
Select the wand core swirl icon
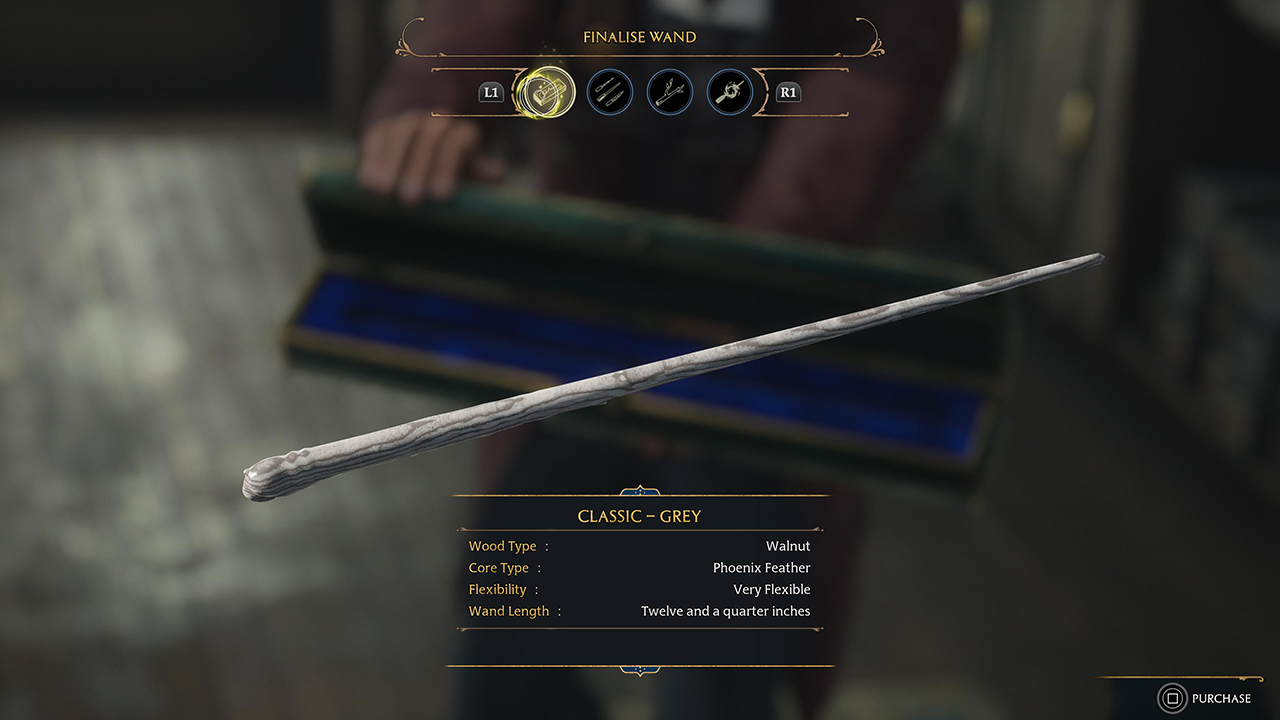[730, 92]
